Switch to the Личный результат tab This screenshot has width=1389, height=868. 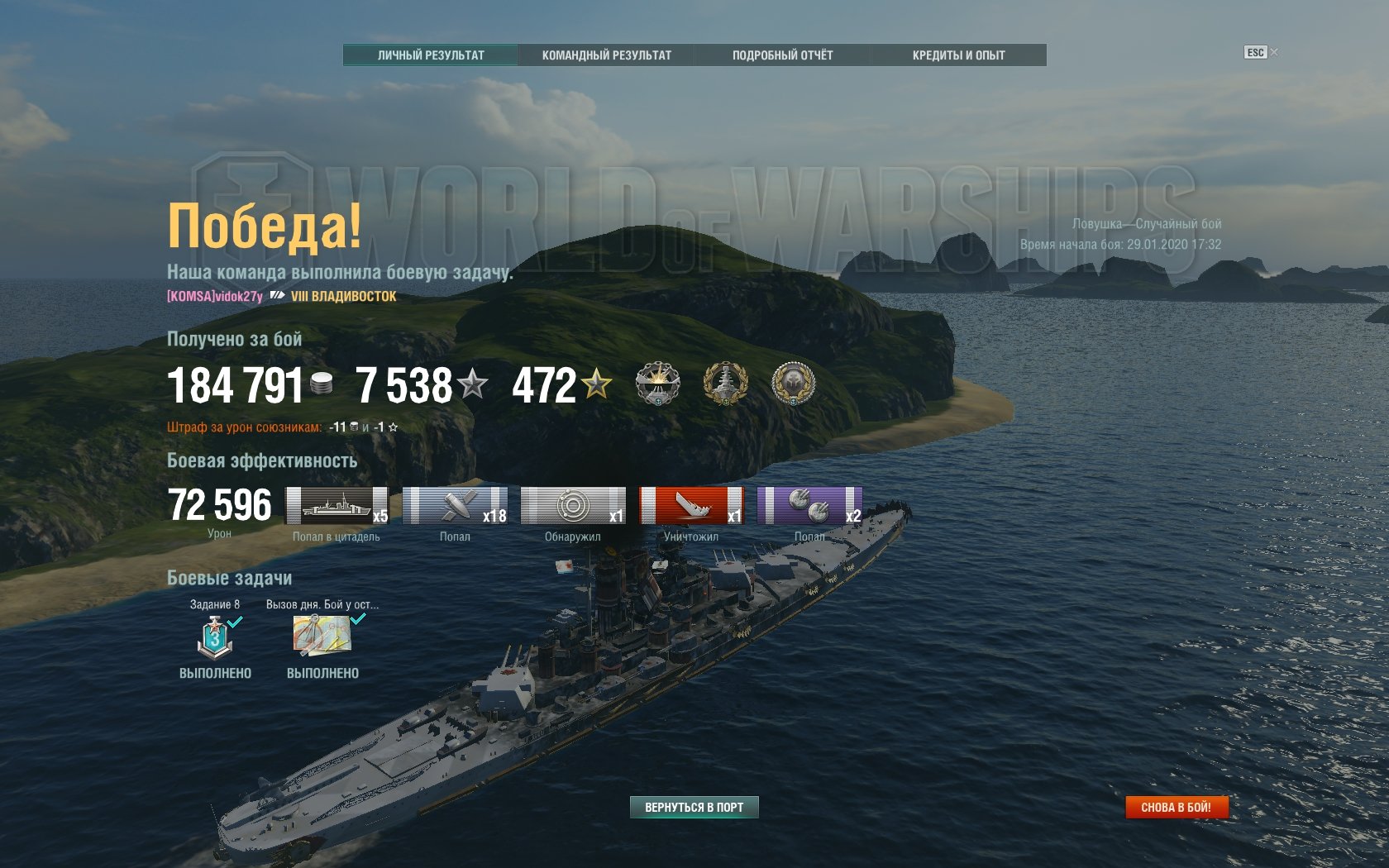[431, 55]
